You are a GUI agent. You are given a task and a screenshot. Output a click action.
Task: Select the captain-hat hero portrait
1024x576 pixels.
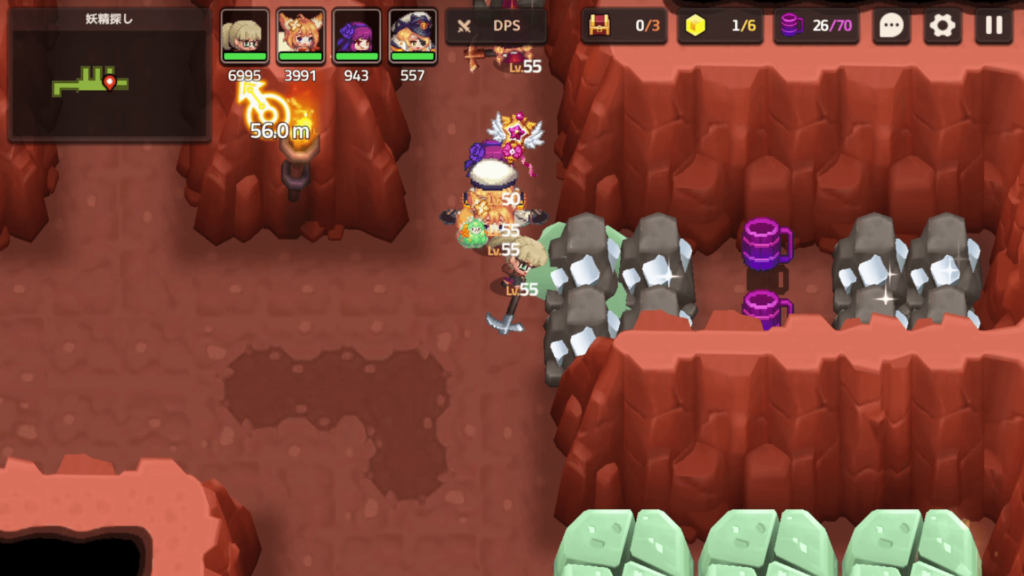[x=412, y=37]
